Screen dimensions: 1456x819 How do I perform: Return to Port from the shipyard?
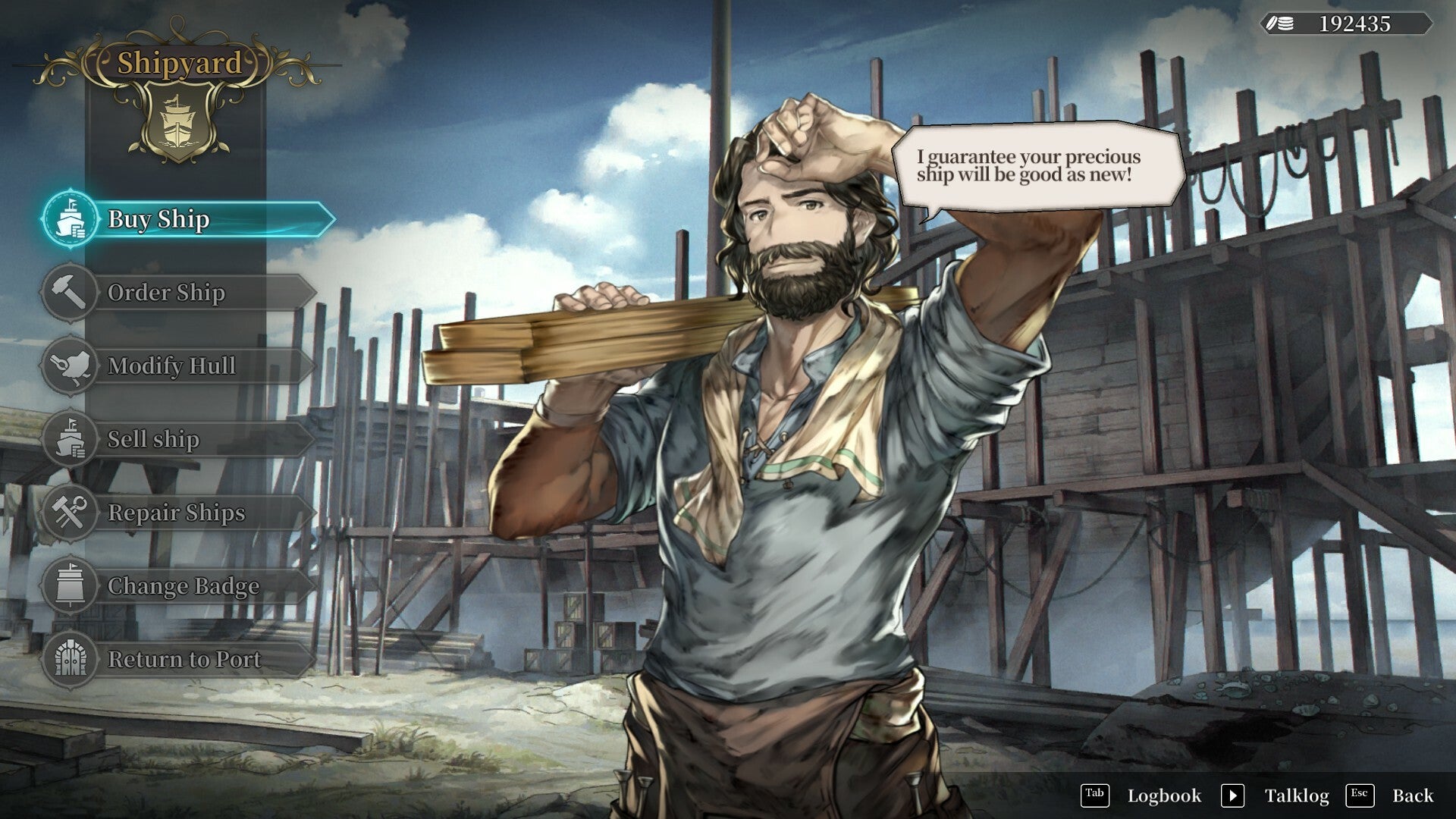pyautogui.click(x=178, y=660)
